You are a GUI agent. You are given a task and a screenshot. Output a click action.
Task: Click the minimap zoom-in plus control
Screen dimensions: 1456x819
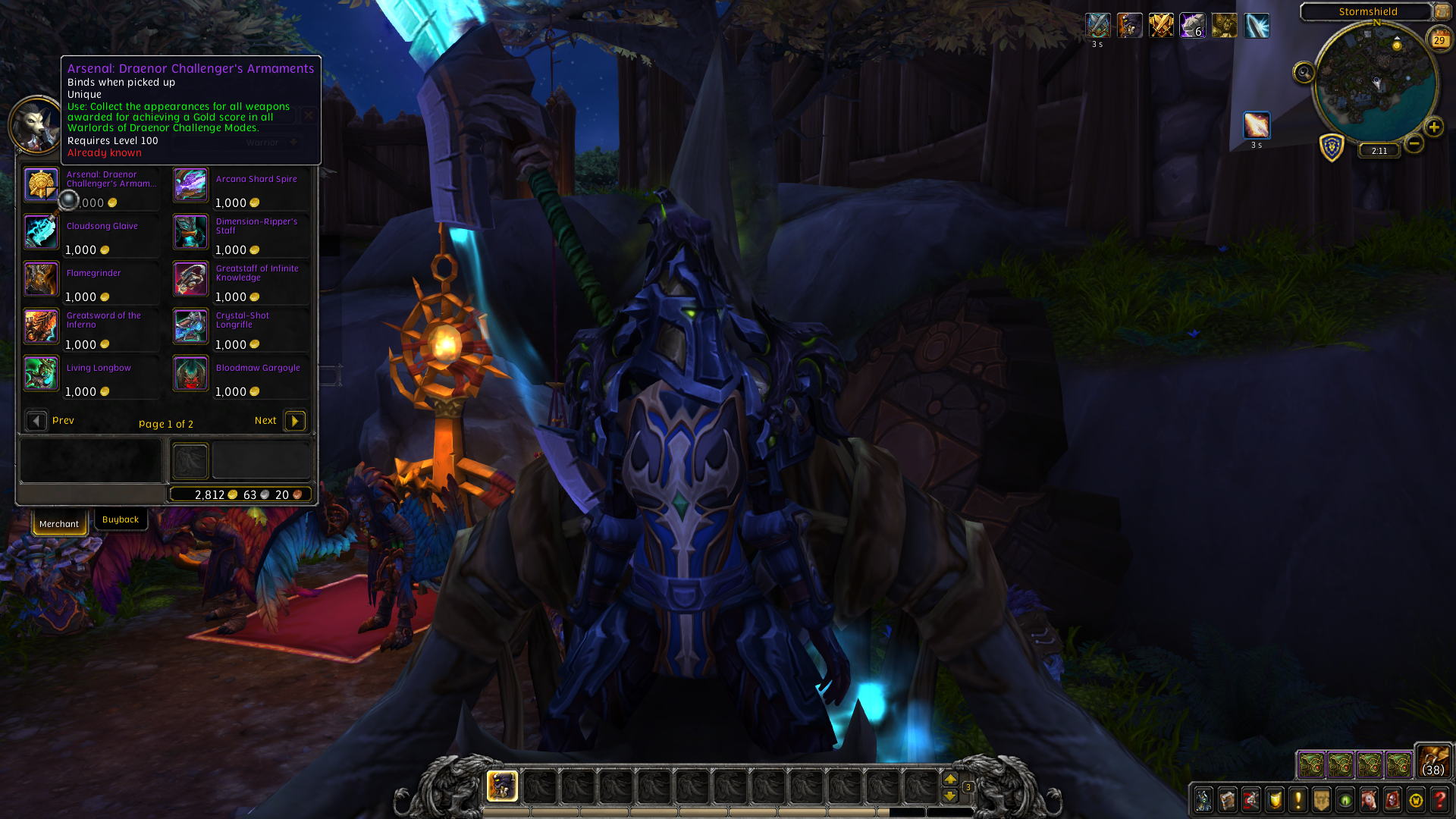pyautogui.click(x=1433, y=127)
